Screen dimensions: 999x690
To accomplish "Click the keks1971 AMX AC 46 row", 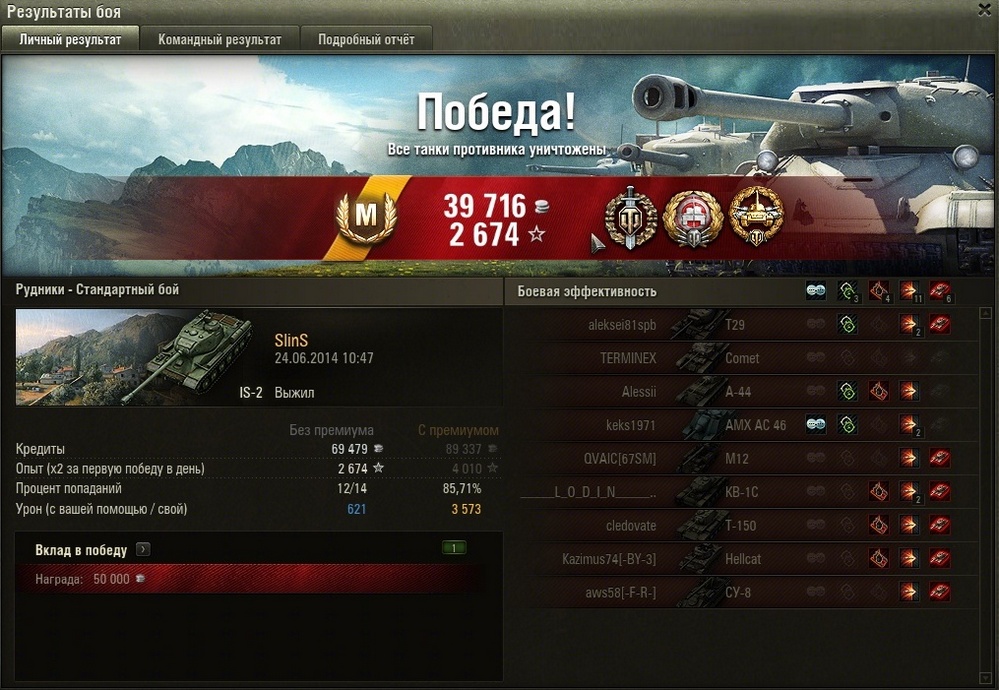I will coord(740,425).
